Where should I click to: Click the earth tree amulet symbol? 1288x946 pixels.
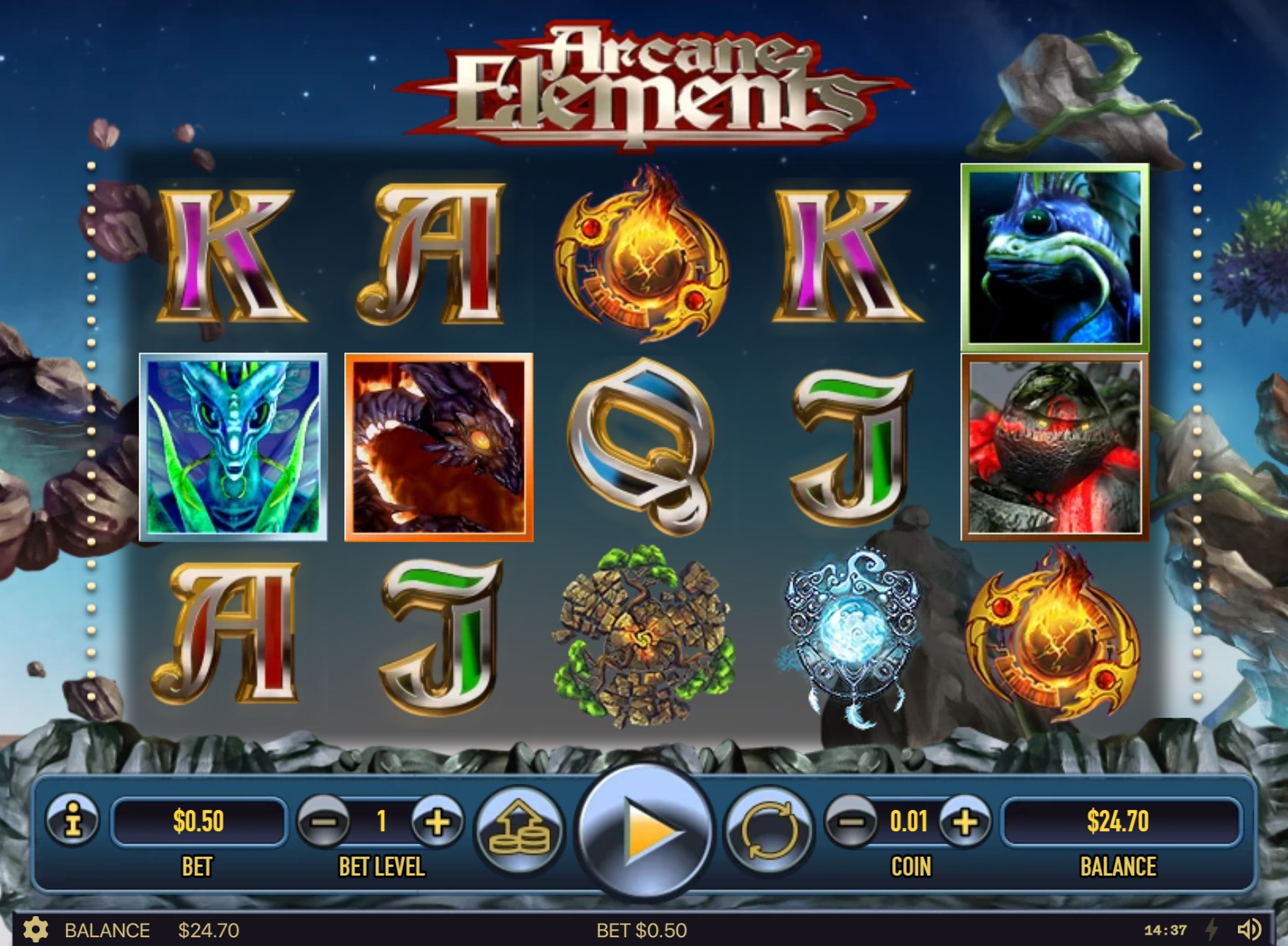[644, 641]
